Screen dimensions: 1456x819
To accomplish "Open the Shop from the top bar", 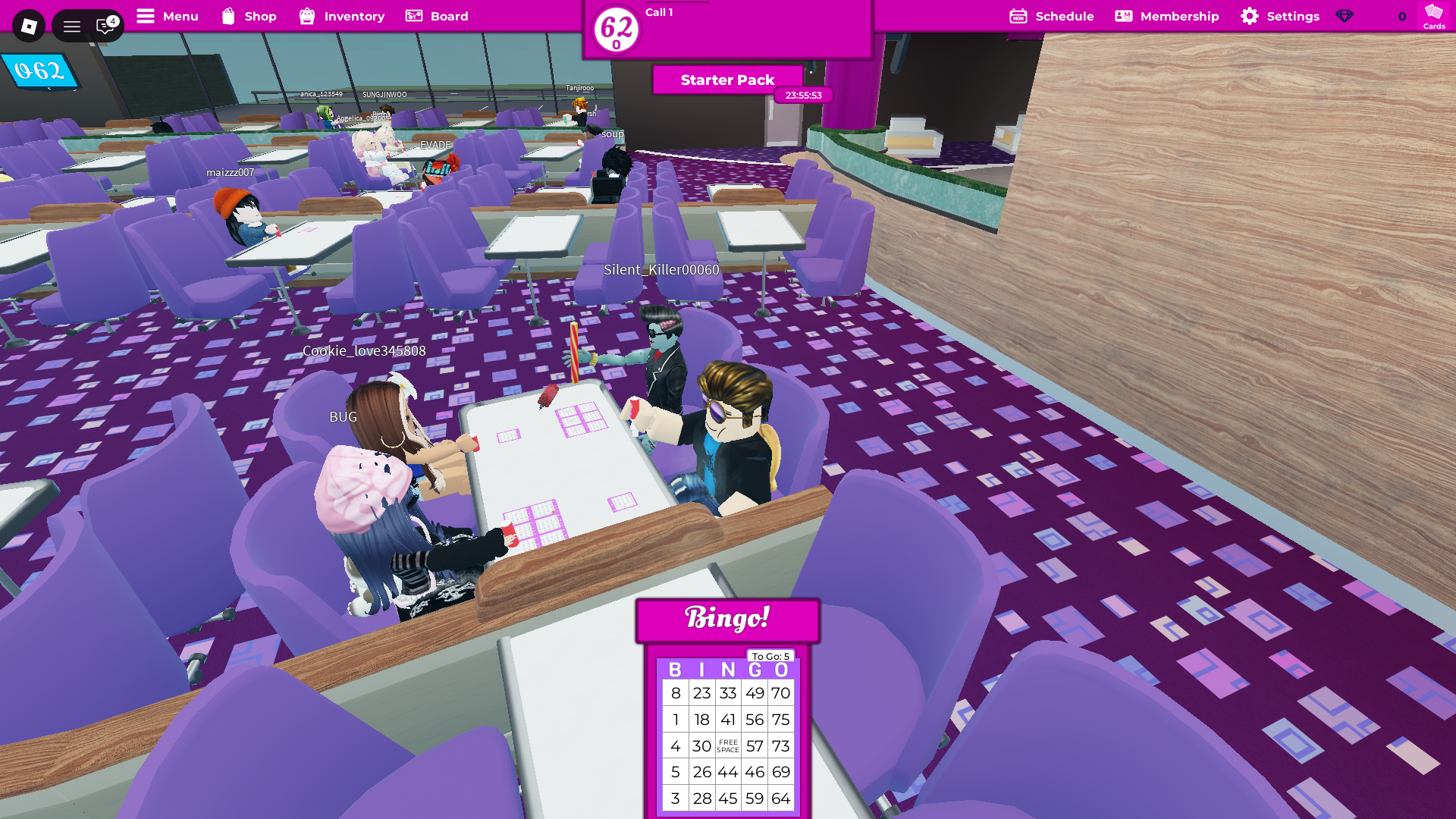I will (x=249, y=16).
